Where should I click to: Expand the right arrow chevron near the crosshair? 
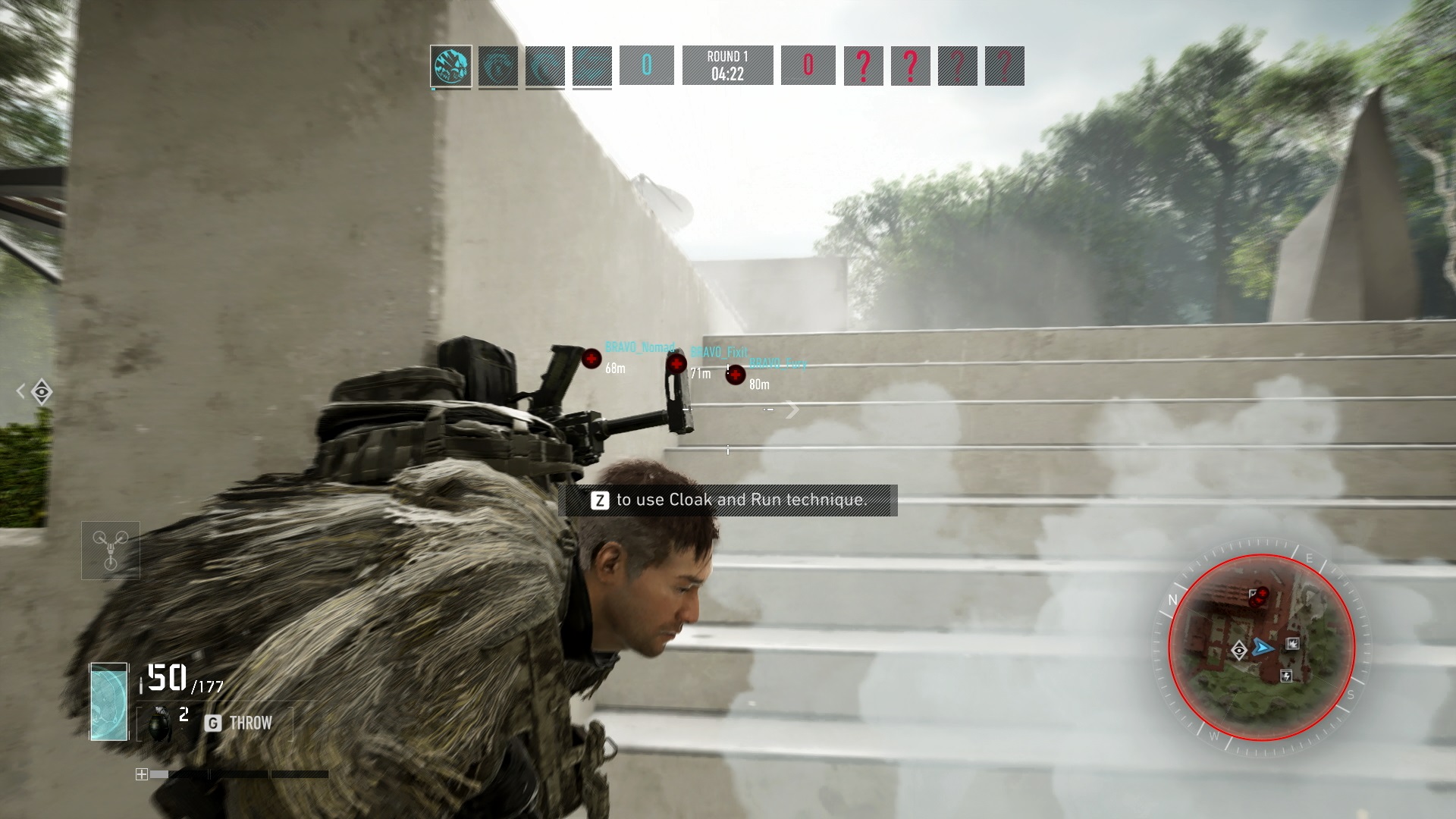pyautogui.click(x=793, y=409)
